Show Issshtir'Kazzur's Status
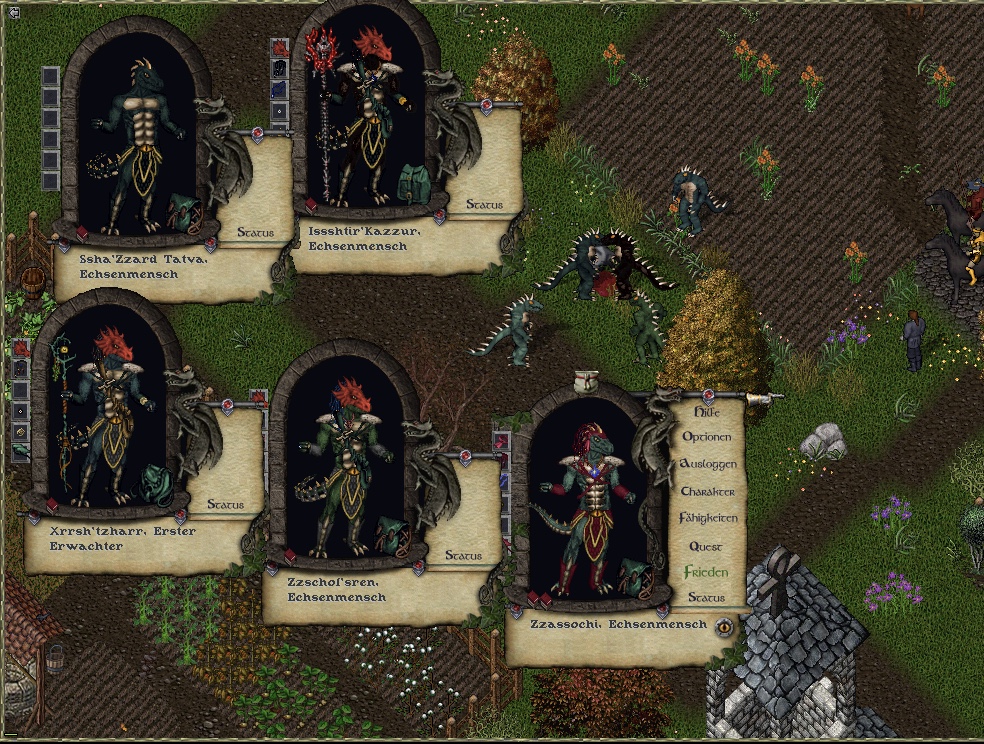 [484, 205]
